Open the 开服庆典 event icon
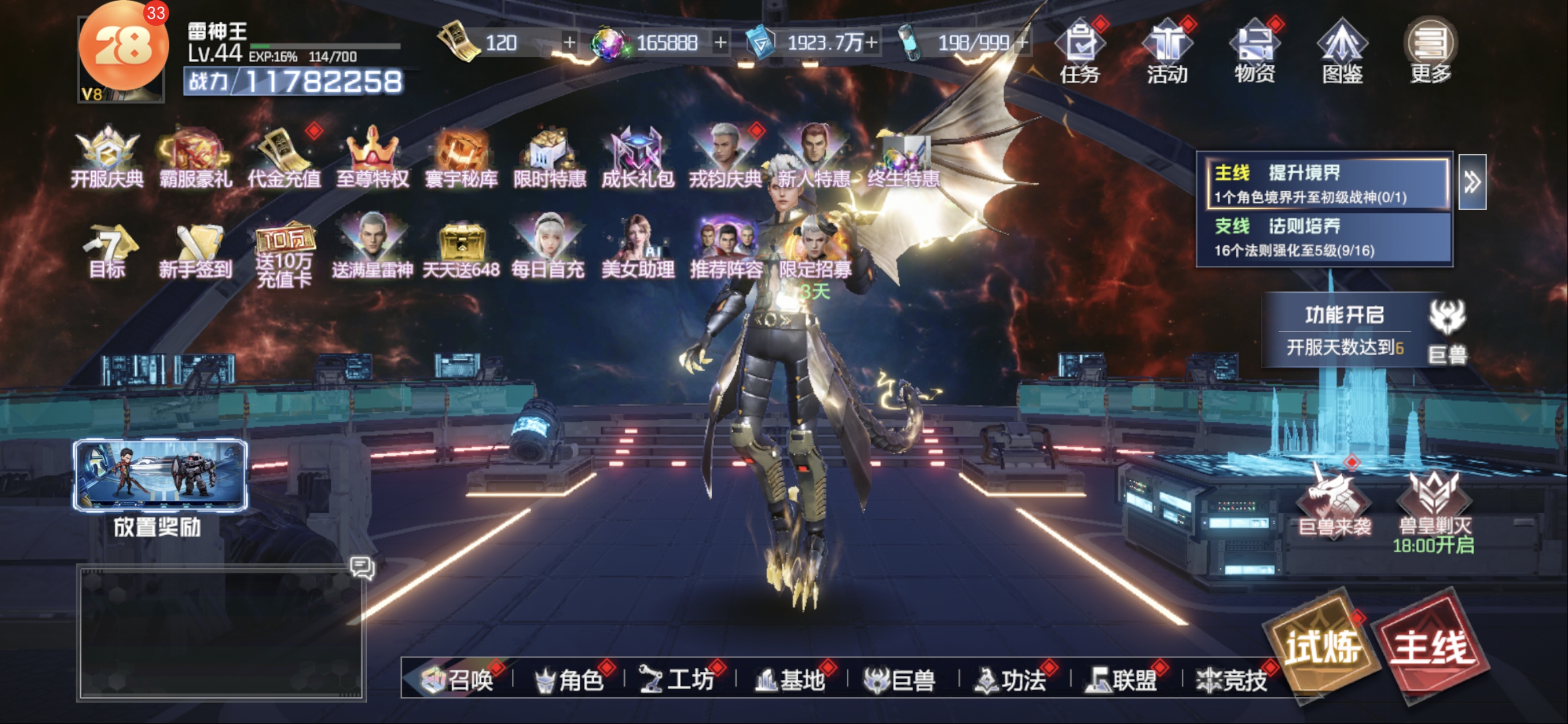1568x724 pixels. coord(107,157)
